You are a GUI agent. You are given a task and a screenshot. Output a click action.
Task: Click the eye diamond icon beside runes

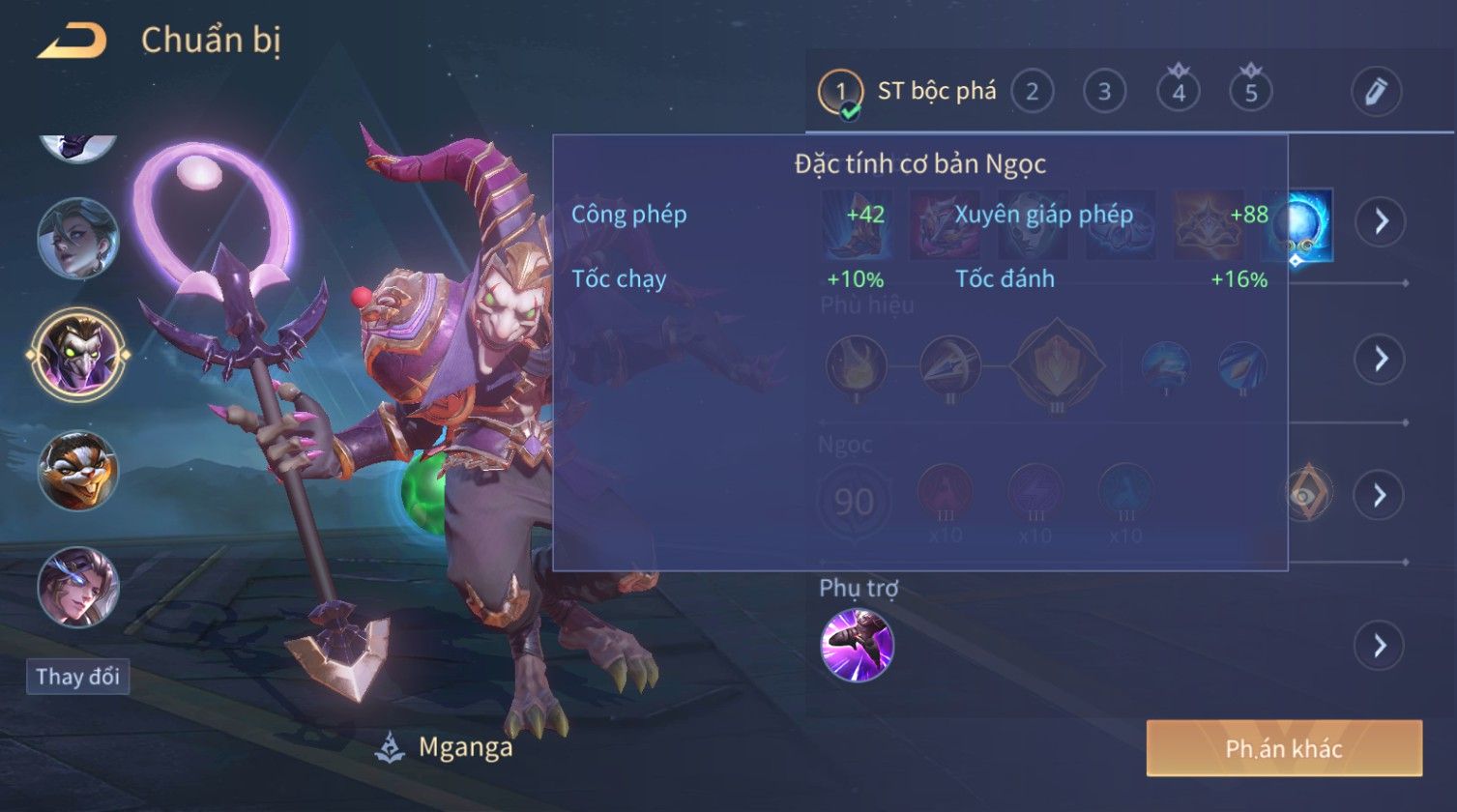pos(1309,493)
